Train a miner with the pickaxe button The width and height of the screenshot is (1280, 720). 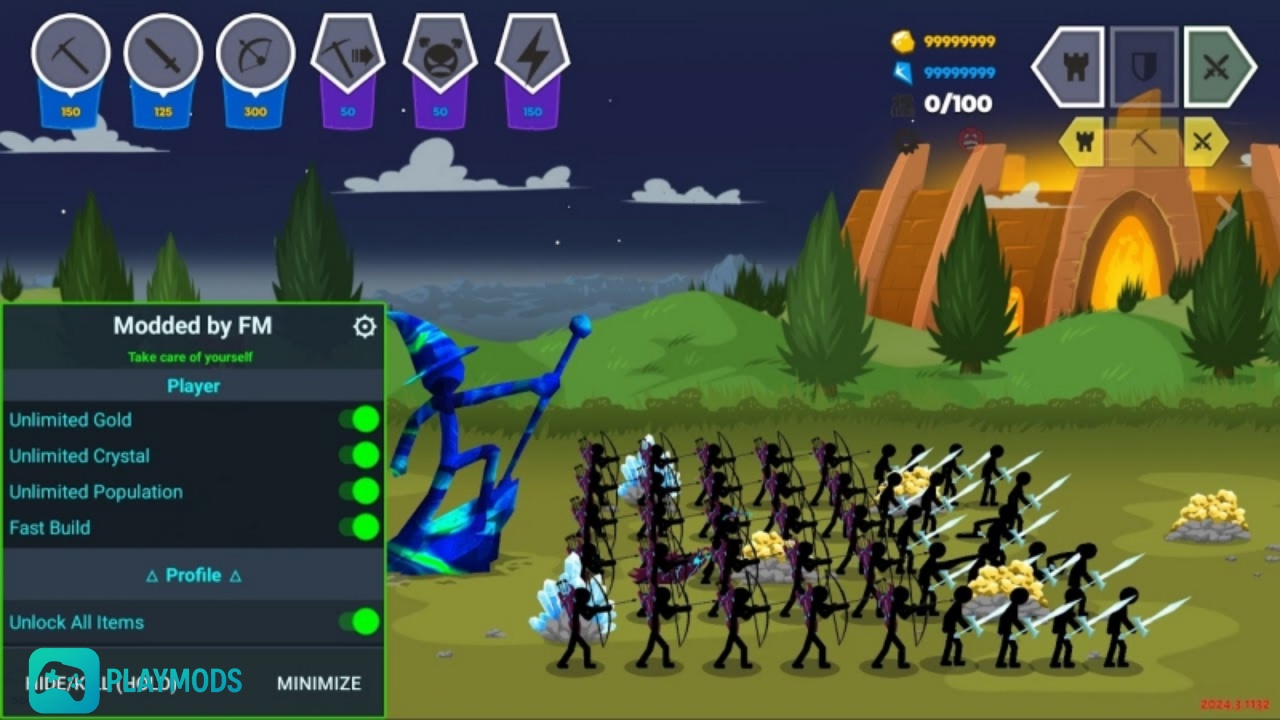[70, 54]
